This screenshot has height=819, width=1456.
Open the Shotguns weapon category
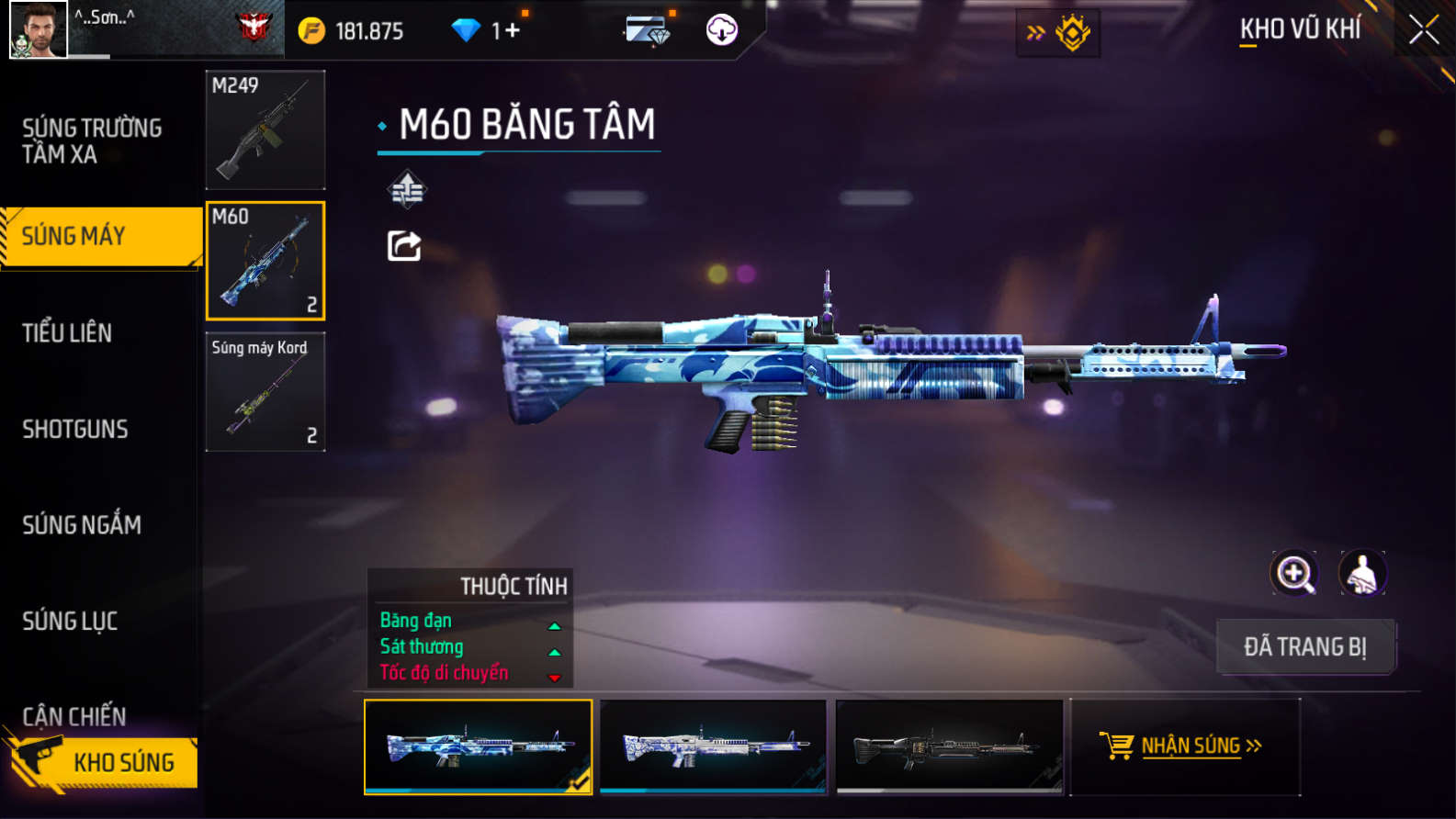tap(75, 429)
